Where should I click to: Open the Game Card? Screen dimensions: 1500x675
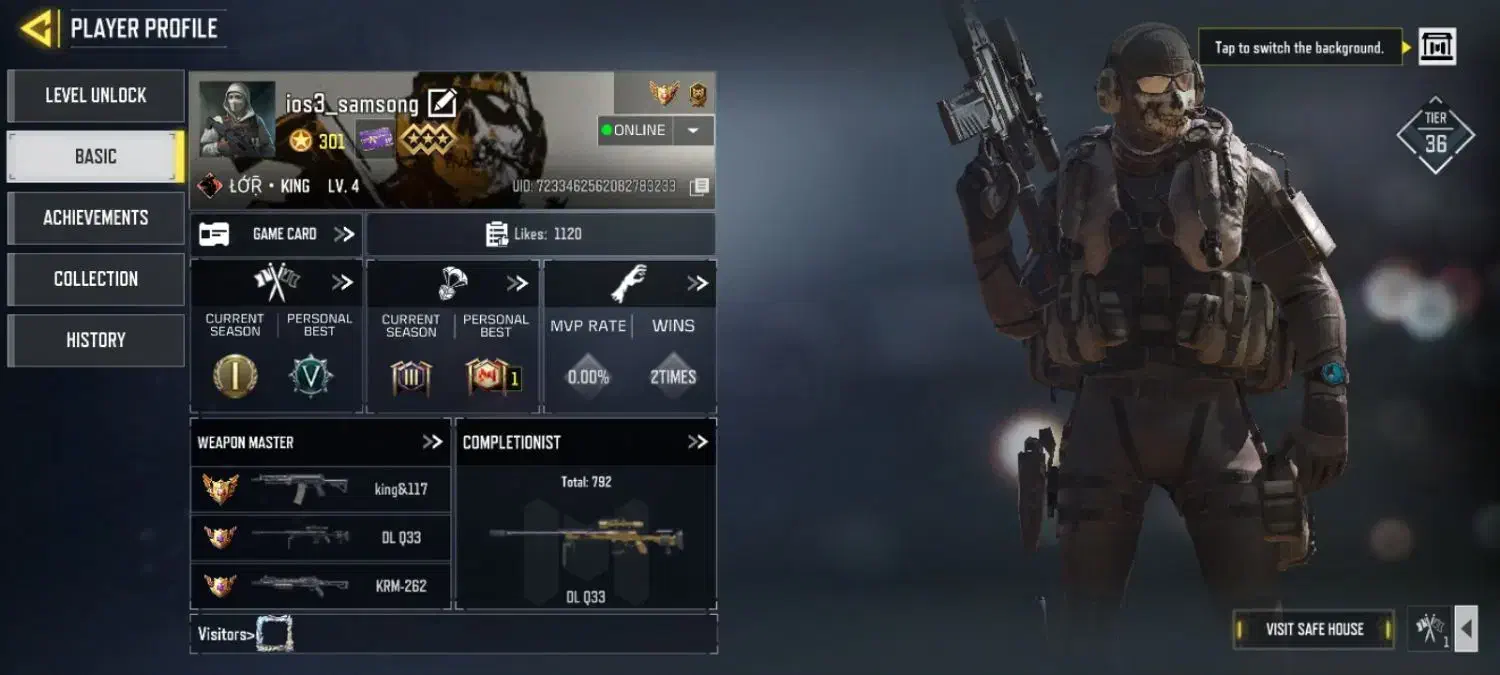pyautogui.click(x=277, y=234)
